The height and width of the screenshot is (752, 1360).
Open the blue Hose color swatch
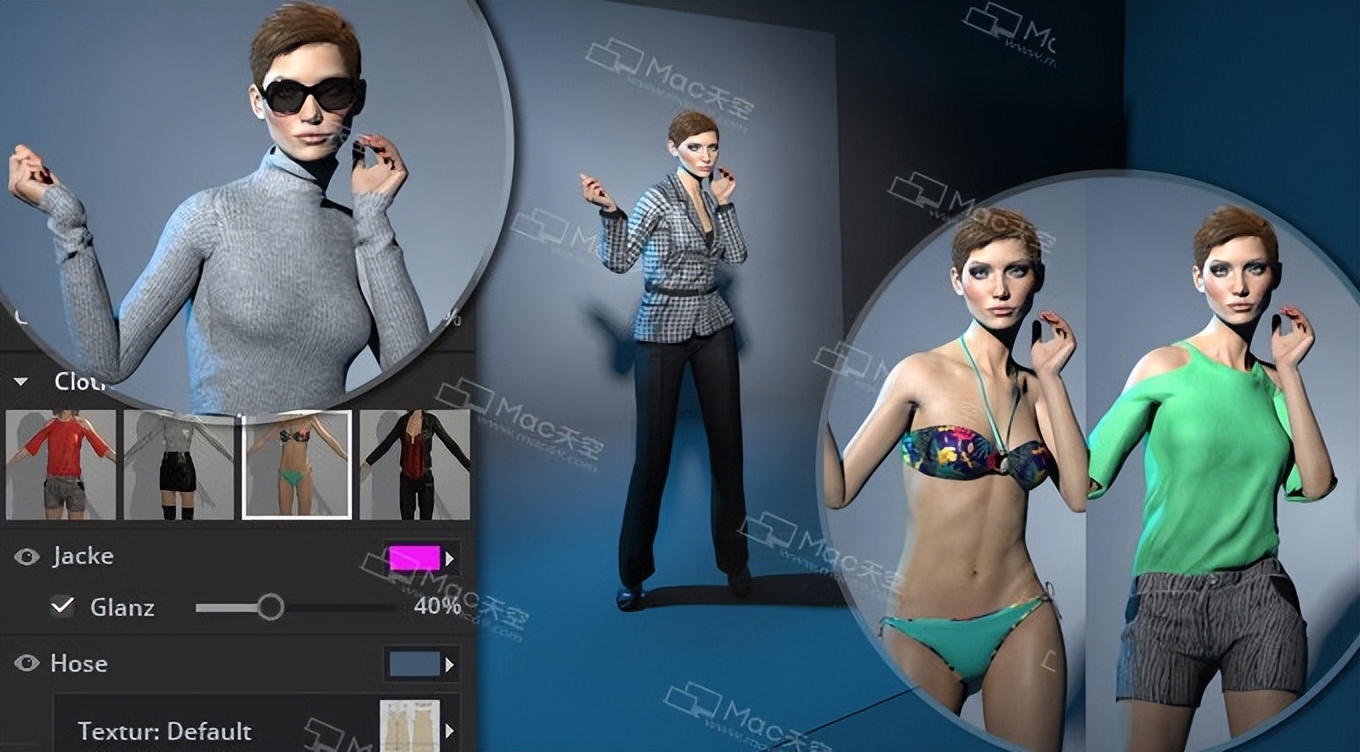click(415, 664)
